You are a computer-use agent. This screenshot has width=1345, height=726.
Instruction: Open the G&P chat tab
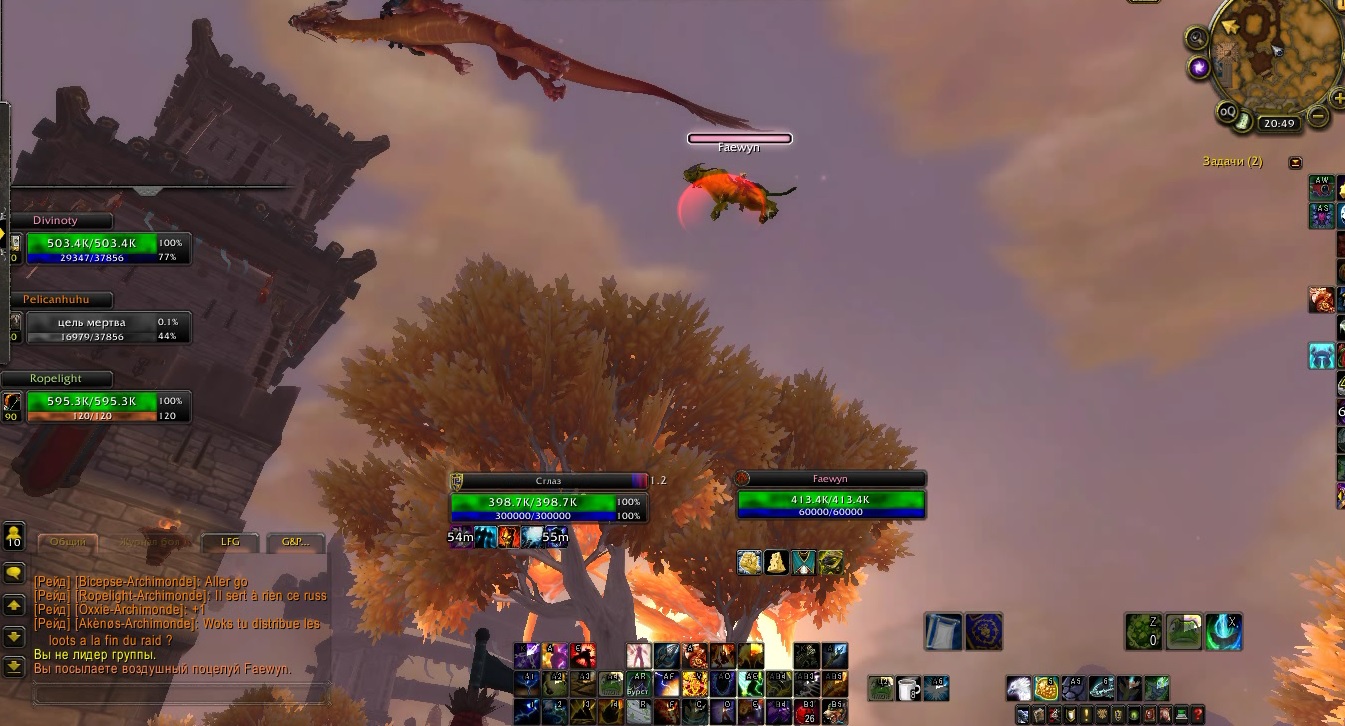[295, 542]
